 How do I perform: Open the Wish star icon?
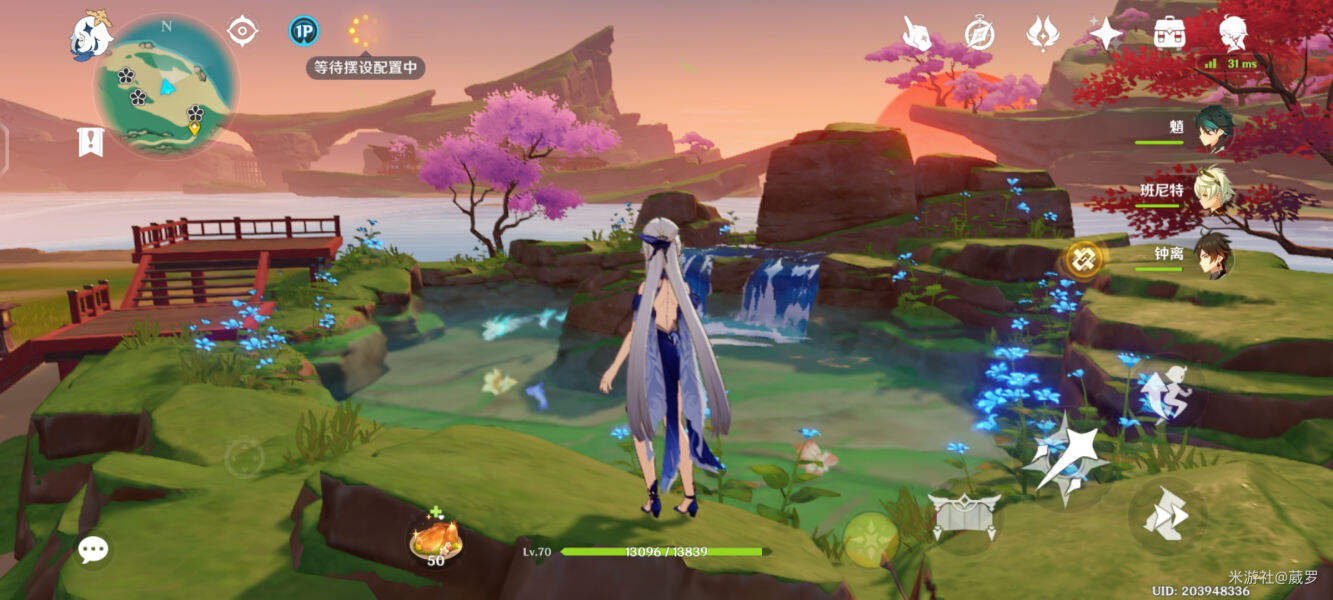1105,34
